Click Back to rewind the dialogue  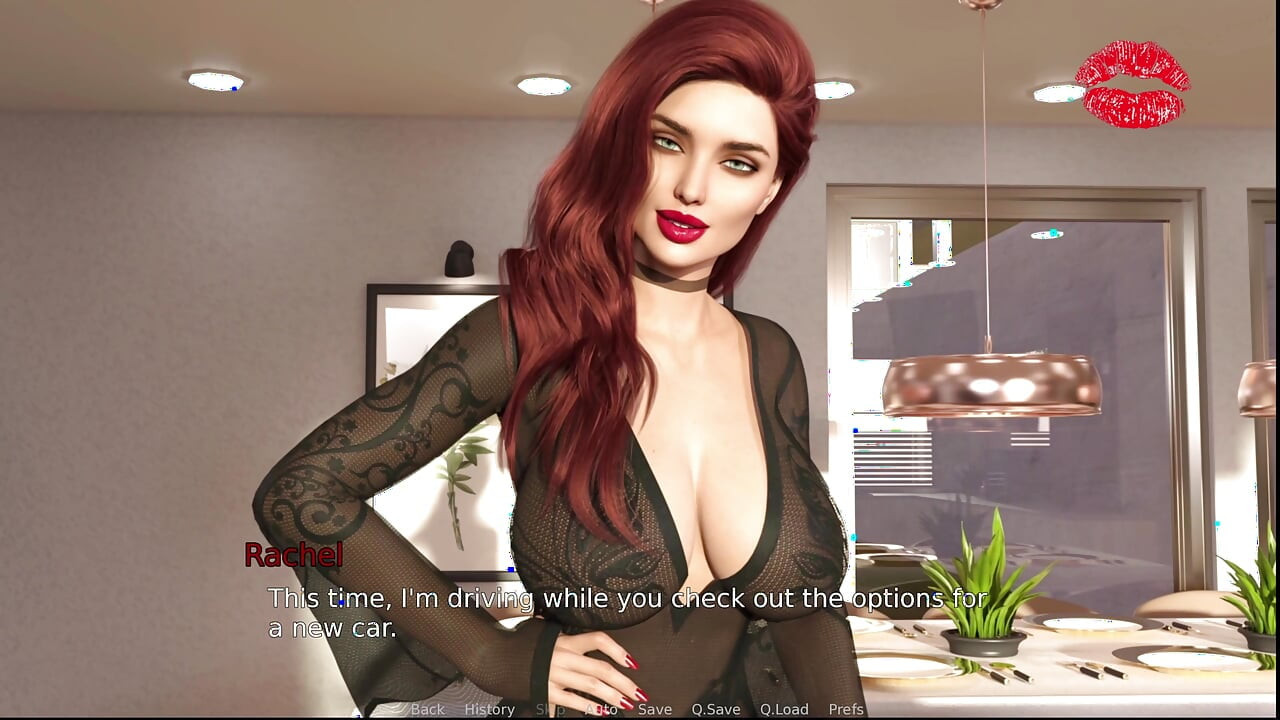427,709
